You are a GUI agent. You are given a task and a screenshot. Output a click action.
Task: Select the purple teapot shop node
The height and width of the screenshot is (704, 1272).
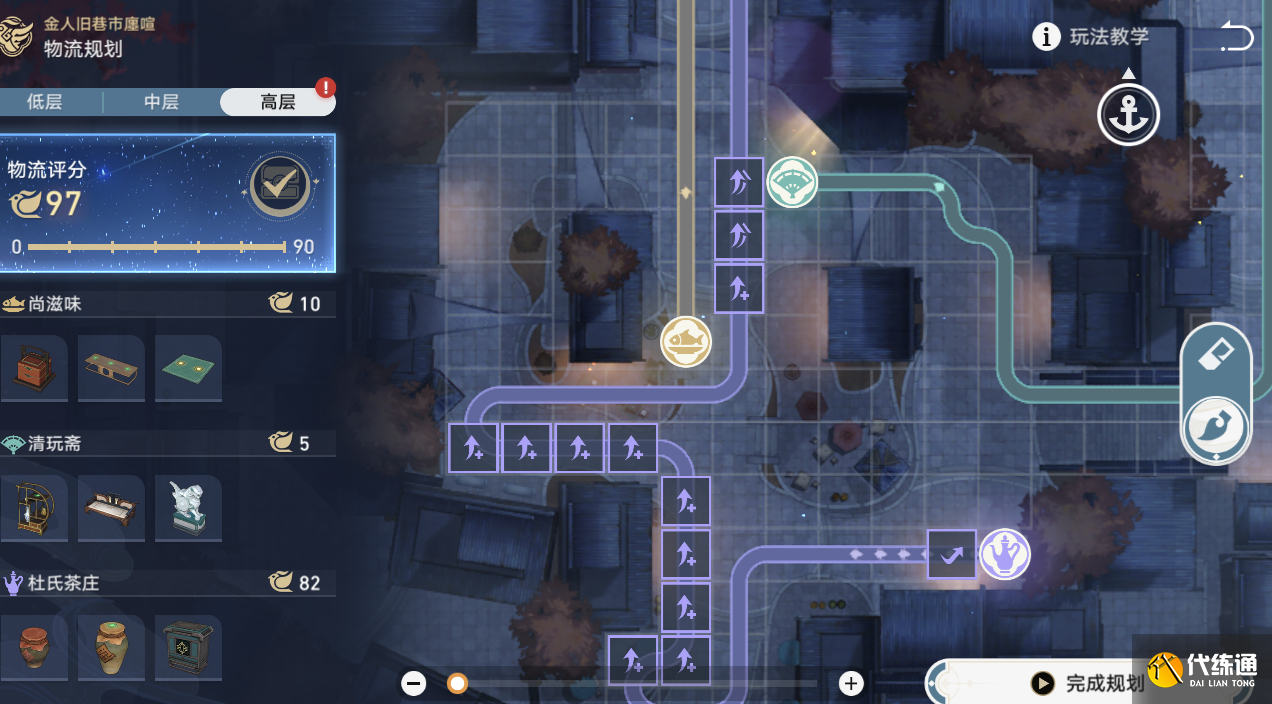click(x=1004, y=554)
